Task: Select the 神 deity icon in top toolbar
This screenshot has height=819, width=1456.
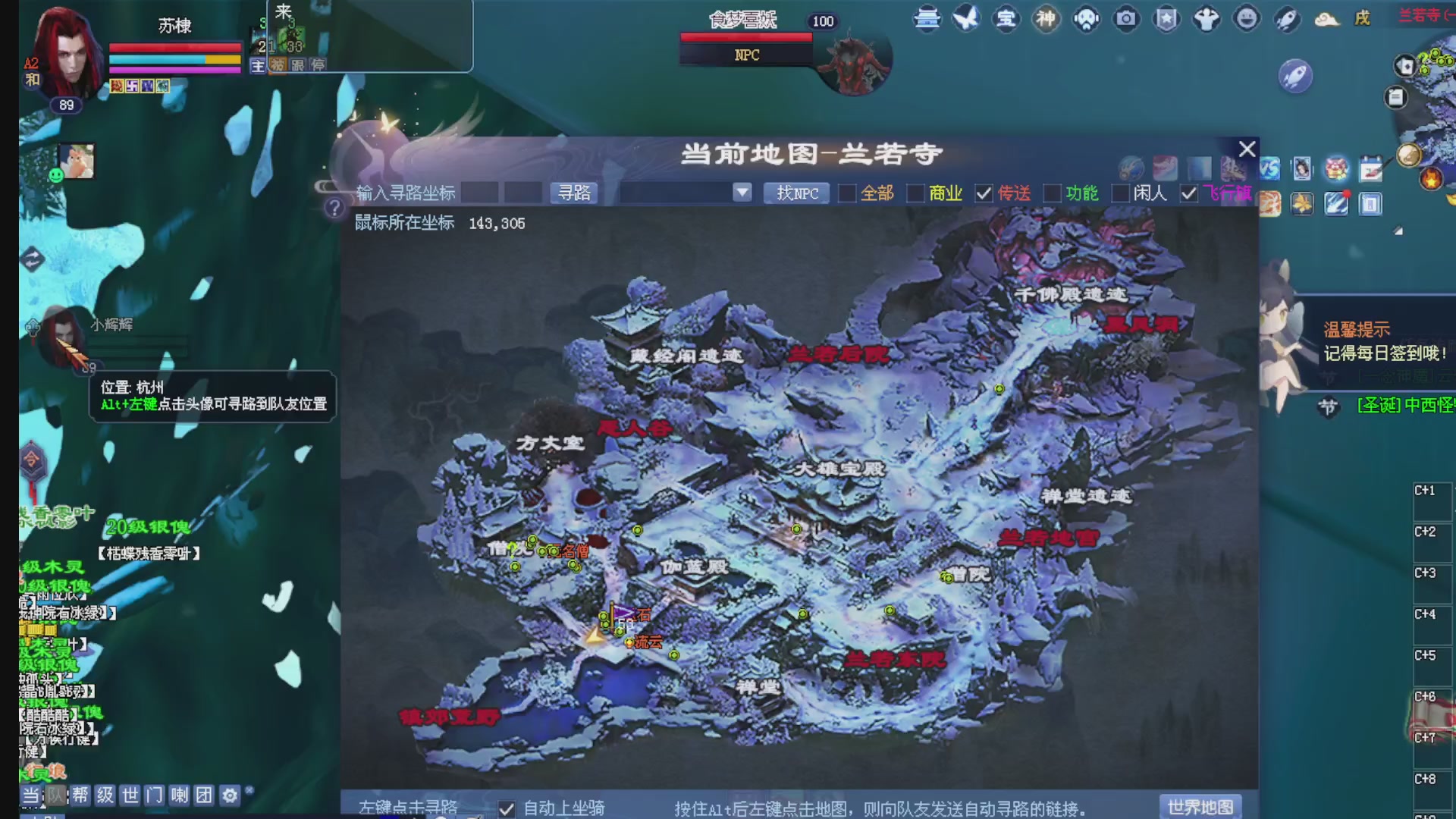Action: point(1045,20)
